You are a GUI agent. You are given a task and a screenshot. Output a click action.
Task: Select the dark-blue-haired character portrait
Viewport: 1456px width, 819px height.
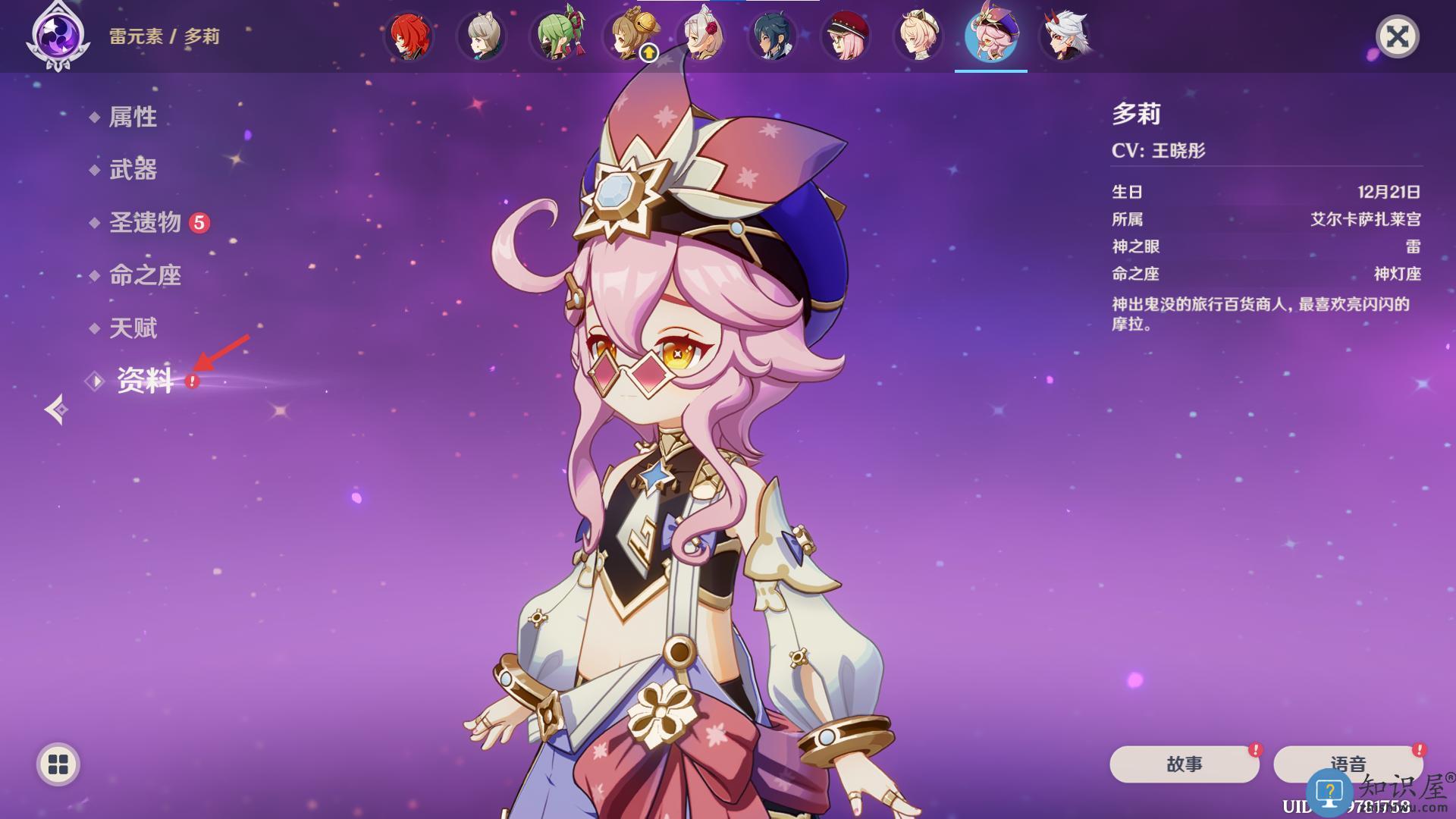tap(773, 36)
